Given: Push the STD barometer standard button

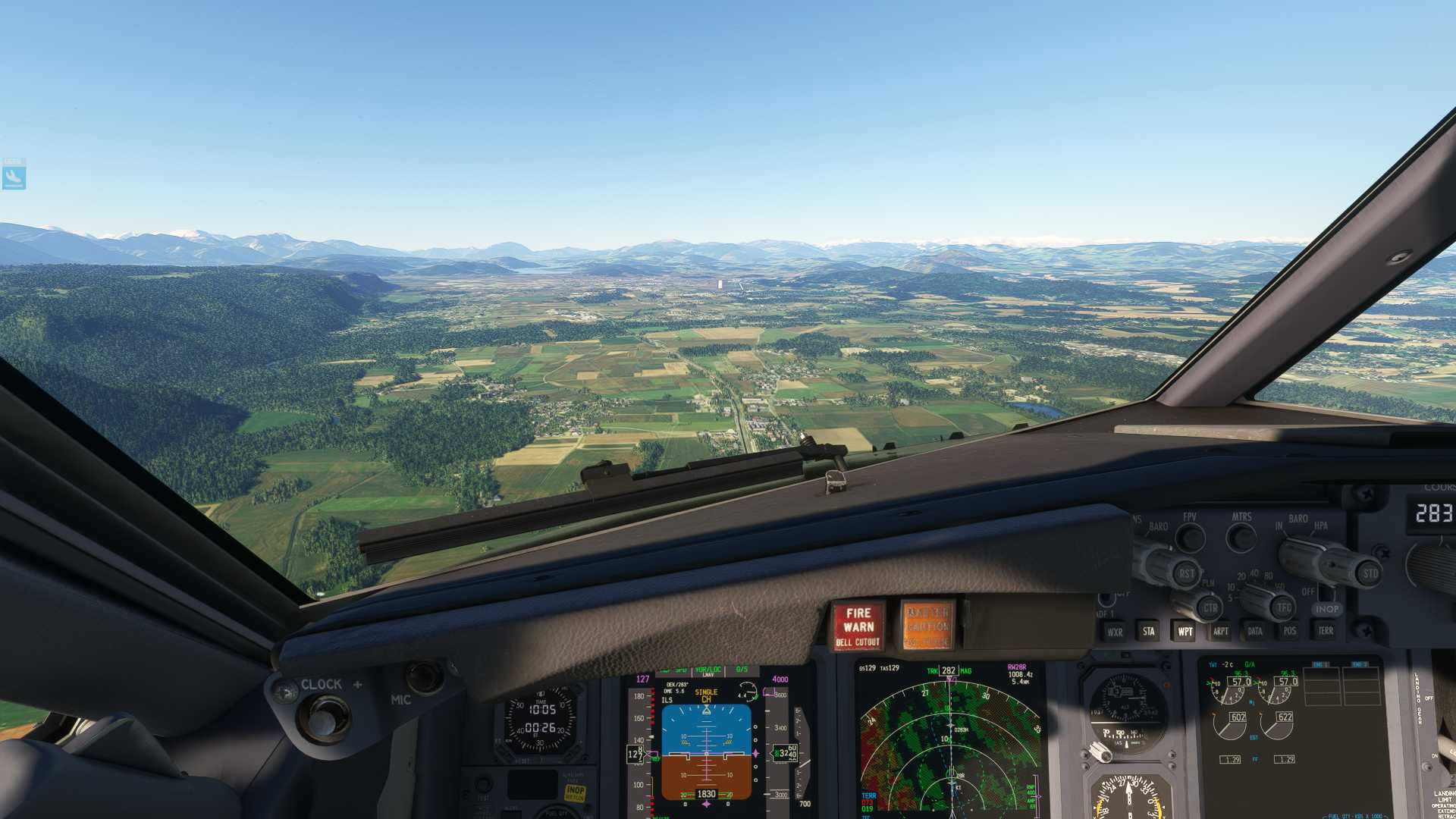Looking at the screenshot, I should point(1370,574).
